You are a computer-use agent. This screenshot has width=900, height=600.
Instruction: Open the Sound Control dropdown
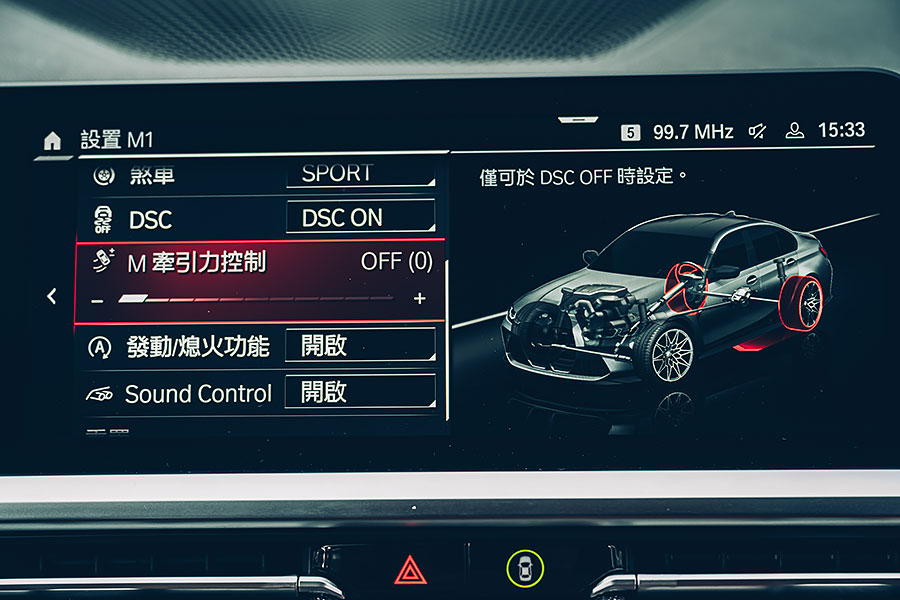(x=360, y=392)
